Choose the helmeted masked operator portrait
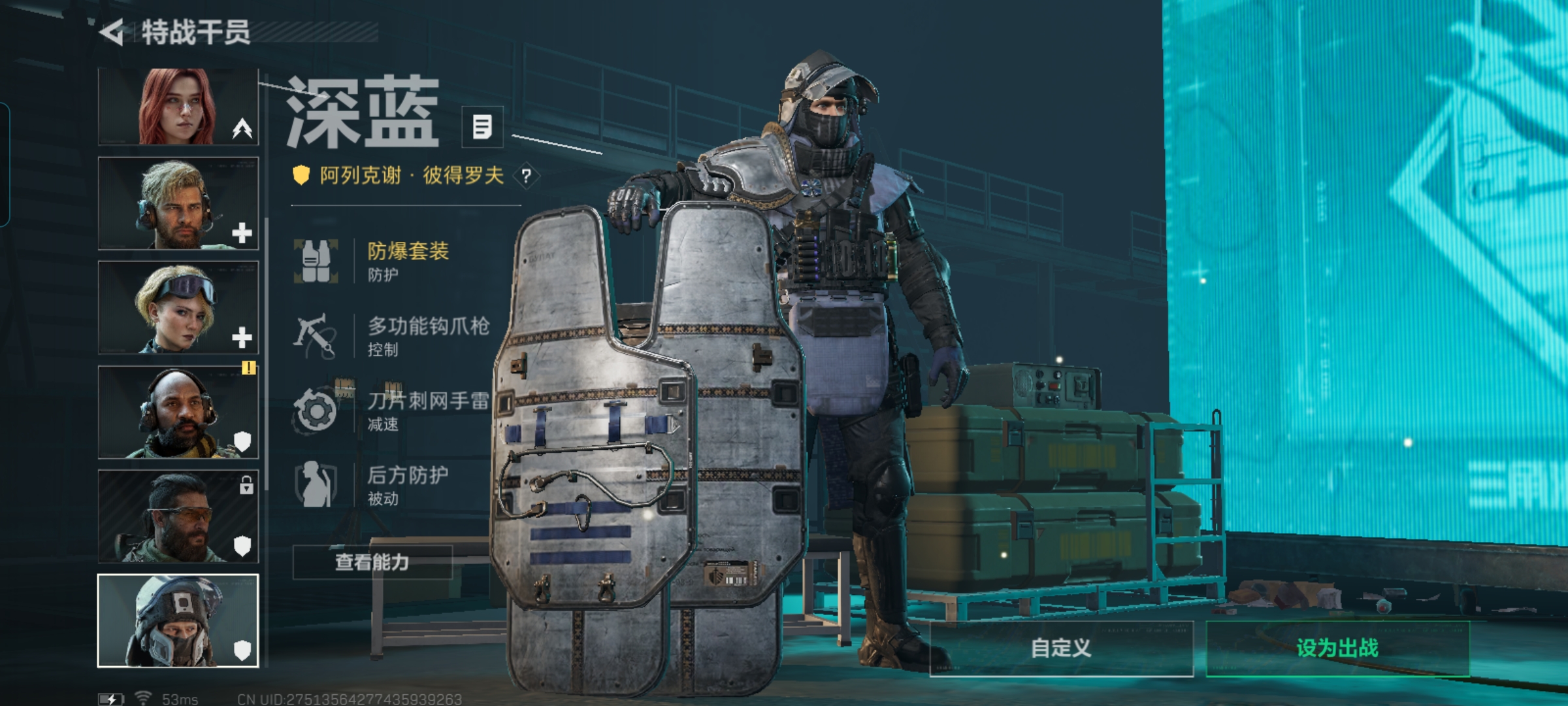The image size is (1568, 706). coord(178,620)
